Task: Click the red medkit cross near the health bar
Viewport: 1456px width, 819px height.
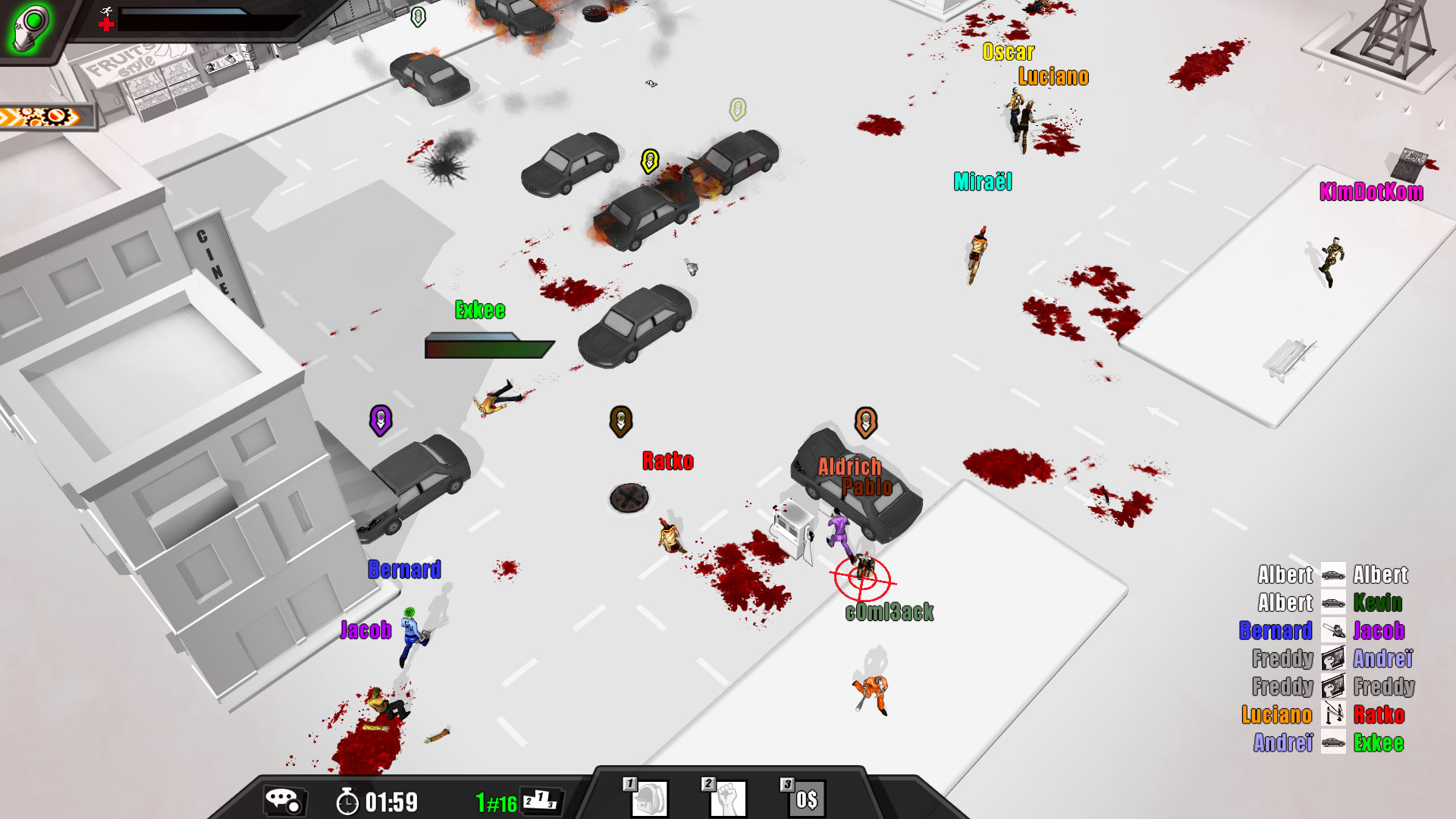Action: (x=106, y=24)
